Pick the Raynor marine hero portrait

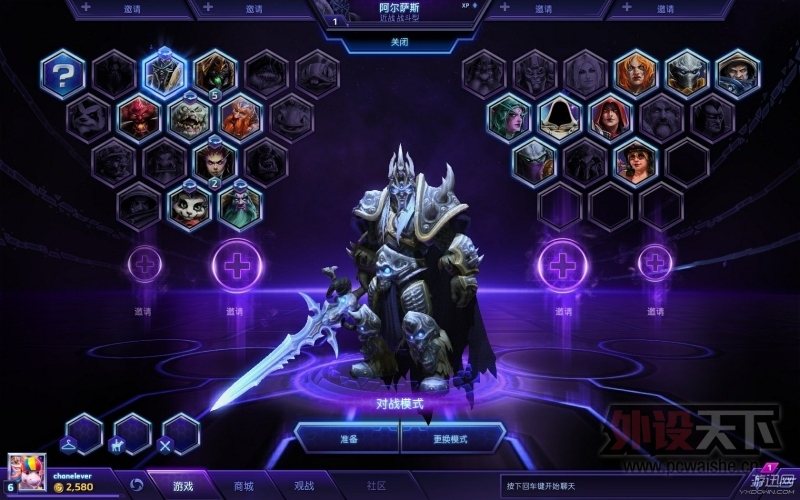tap(738, 74)
